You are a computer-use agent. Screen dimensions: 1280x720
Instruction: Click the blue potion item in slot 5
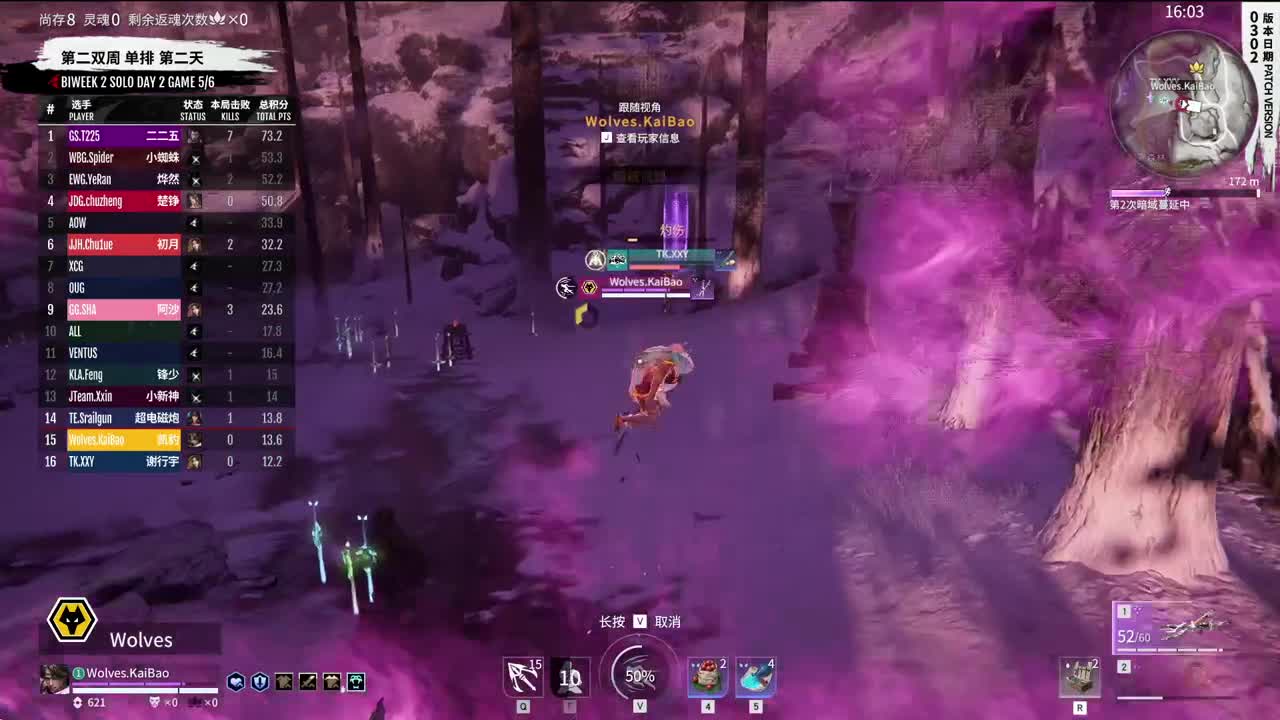click(x=758, y=677)
